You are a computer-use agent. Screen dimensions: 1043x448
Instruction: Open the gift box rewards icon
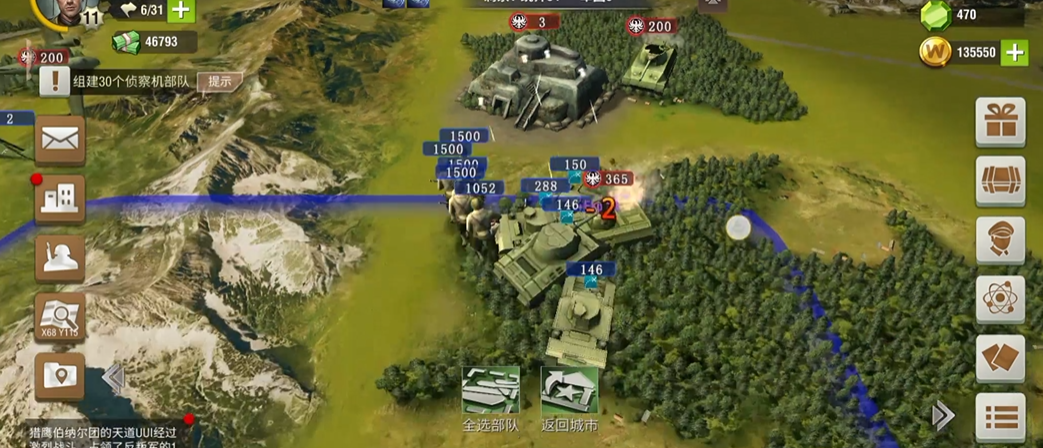(1000, 122)
